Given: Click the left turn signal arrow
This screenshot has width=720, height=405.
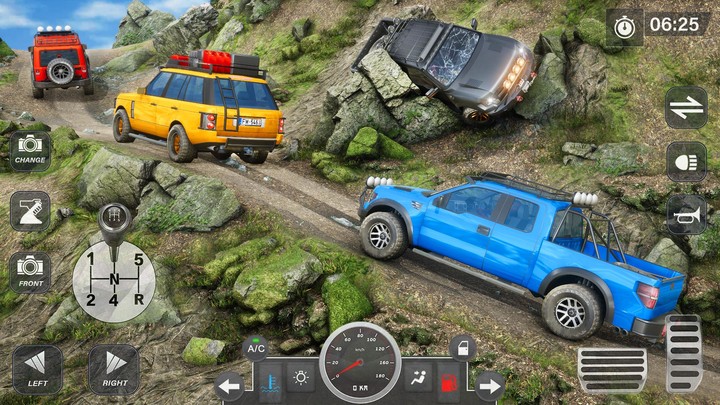Looking at the screenshot, I should point(231,385).
